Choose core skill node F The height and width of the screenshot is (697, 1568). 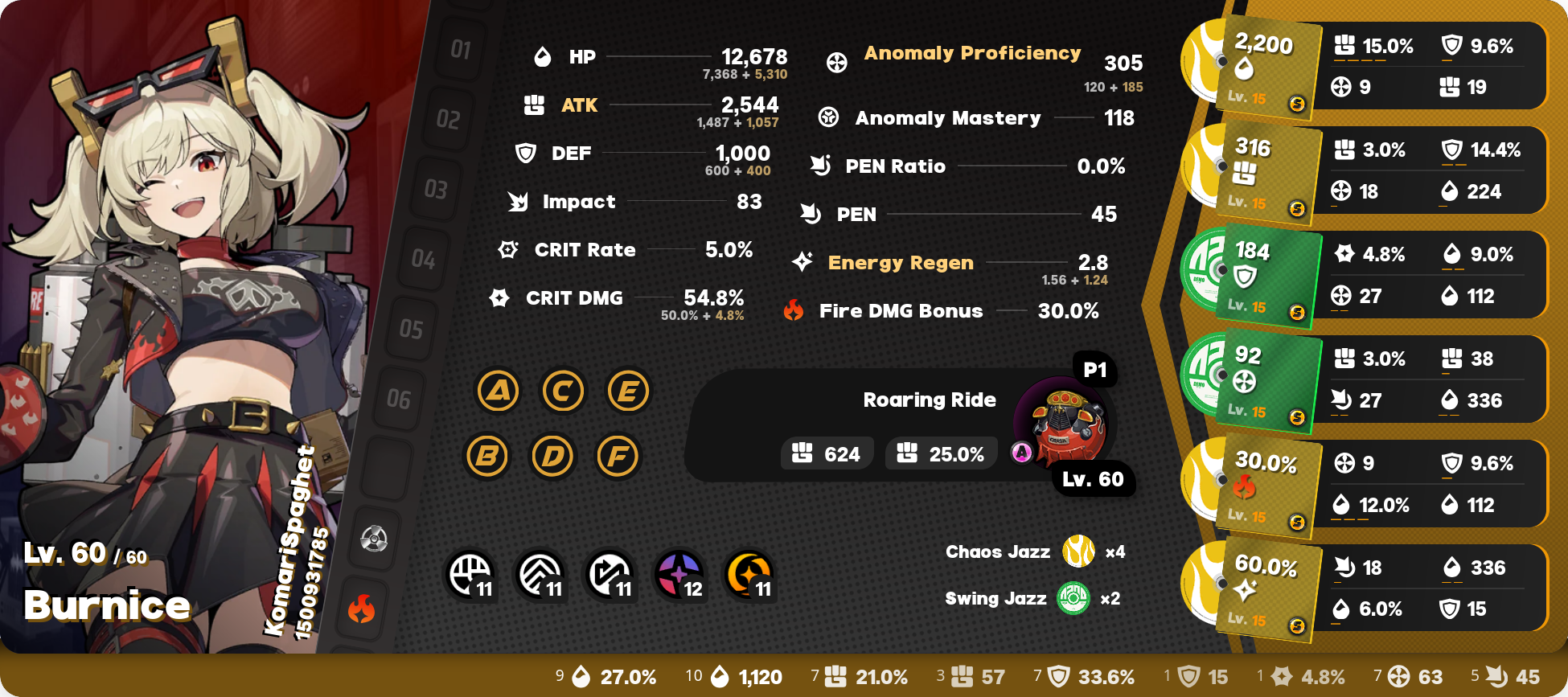[618, 456]
